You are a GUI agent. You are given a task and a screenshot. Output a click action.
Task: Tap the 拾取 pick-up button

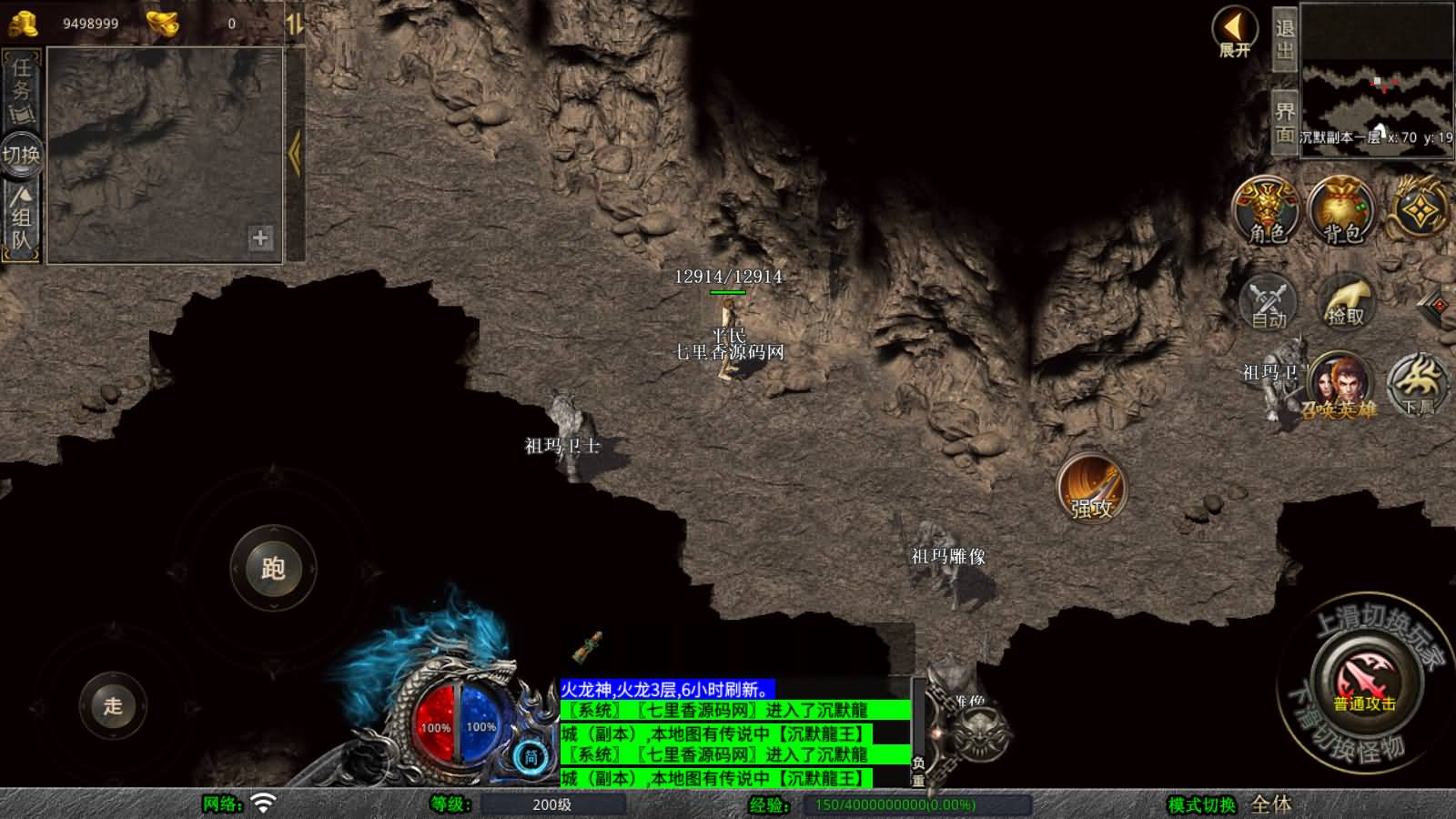coord(1346,300)
